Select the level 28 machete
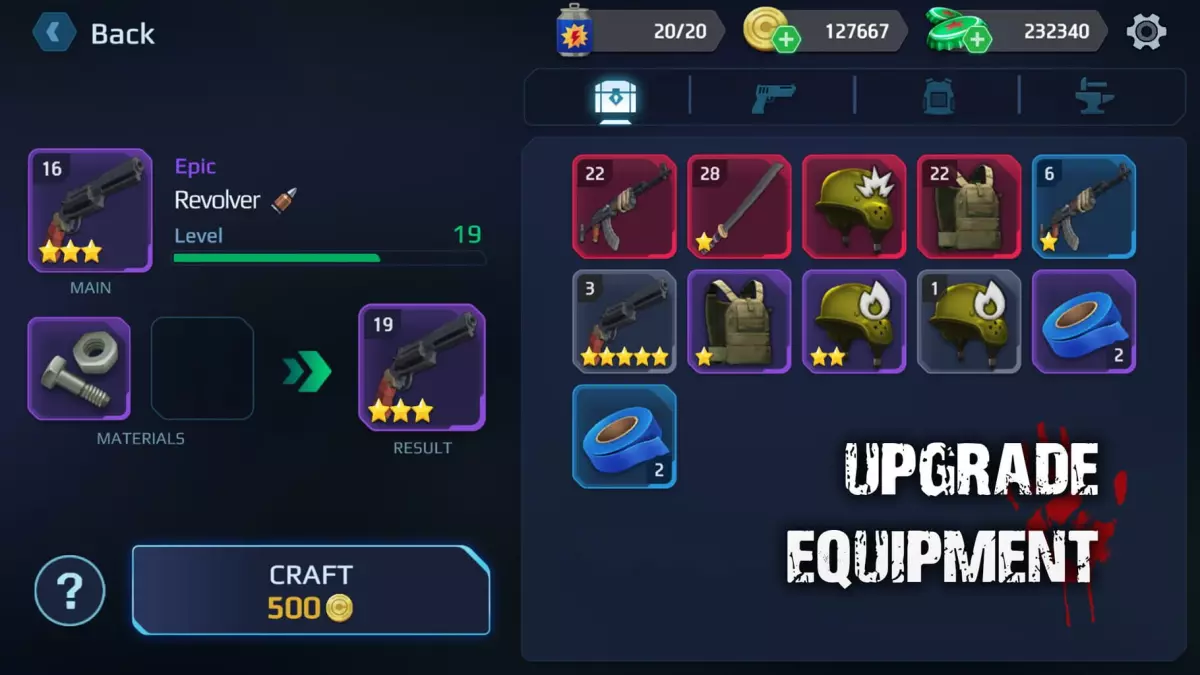The width and height of the screenshot is (1200, 675). [x=739, y=207]
